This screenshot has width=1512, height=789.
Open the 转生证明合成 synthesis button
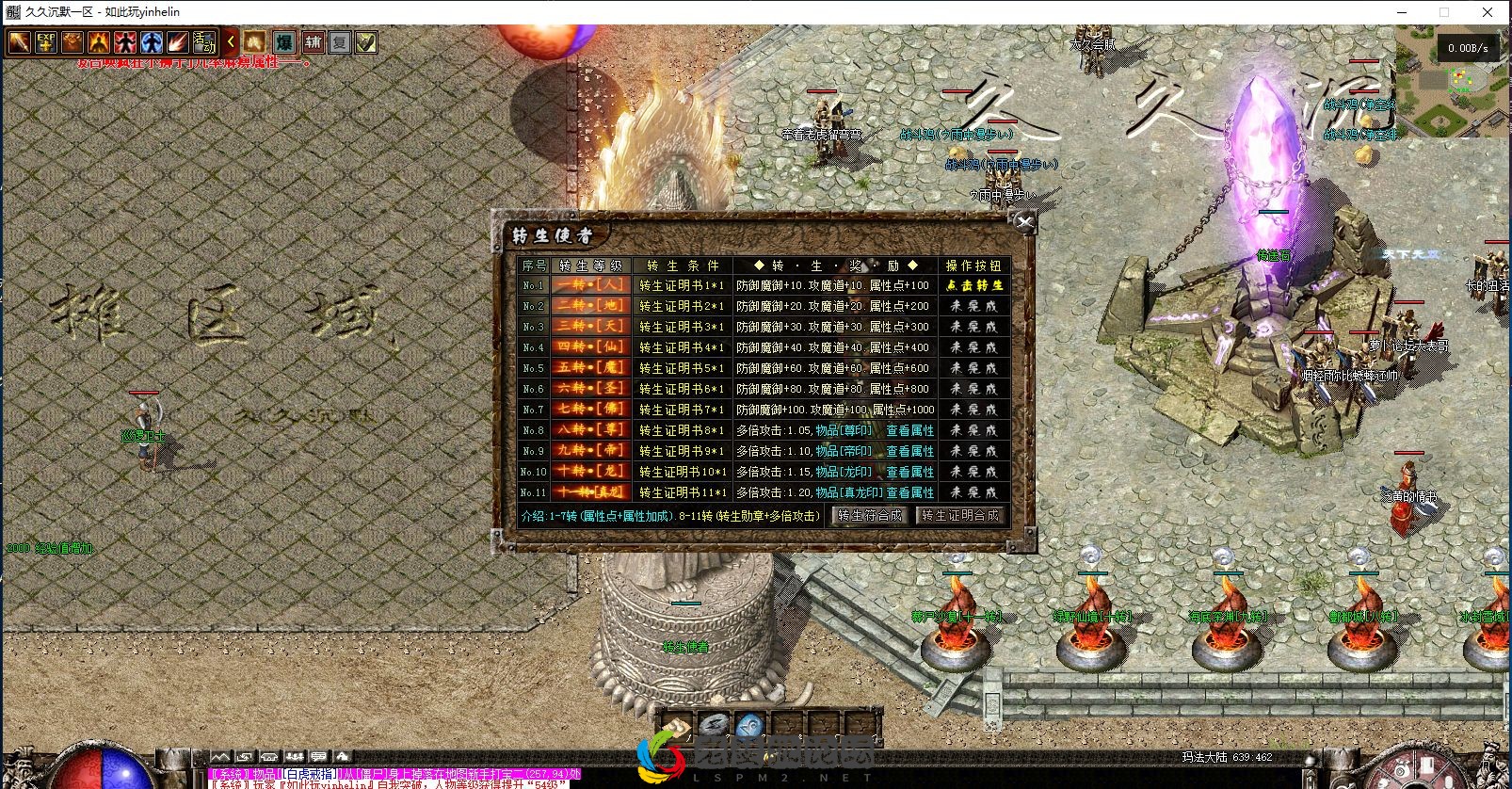(959, 516)
